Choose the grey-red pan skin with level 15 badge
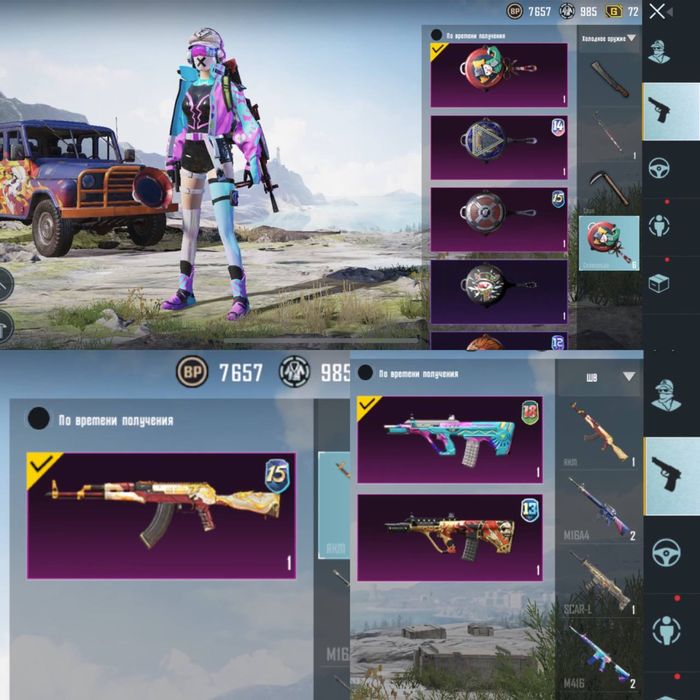 pos(498,219)
